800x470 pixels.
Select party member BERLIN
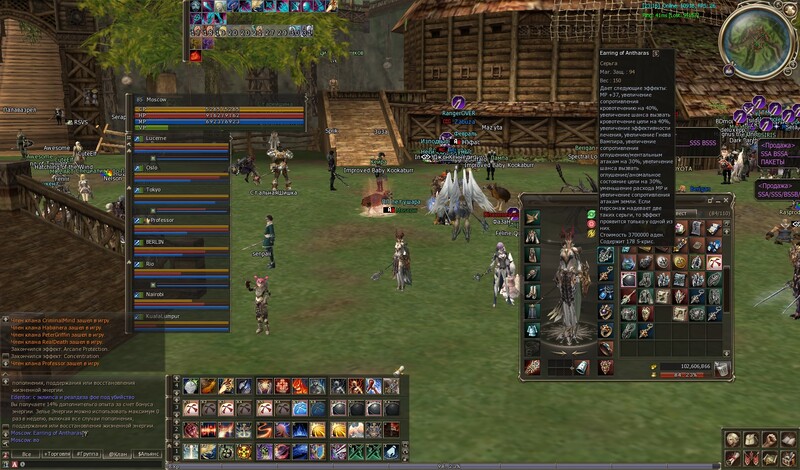155,242
